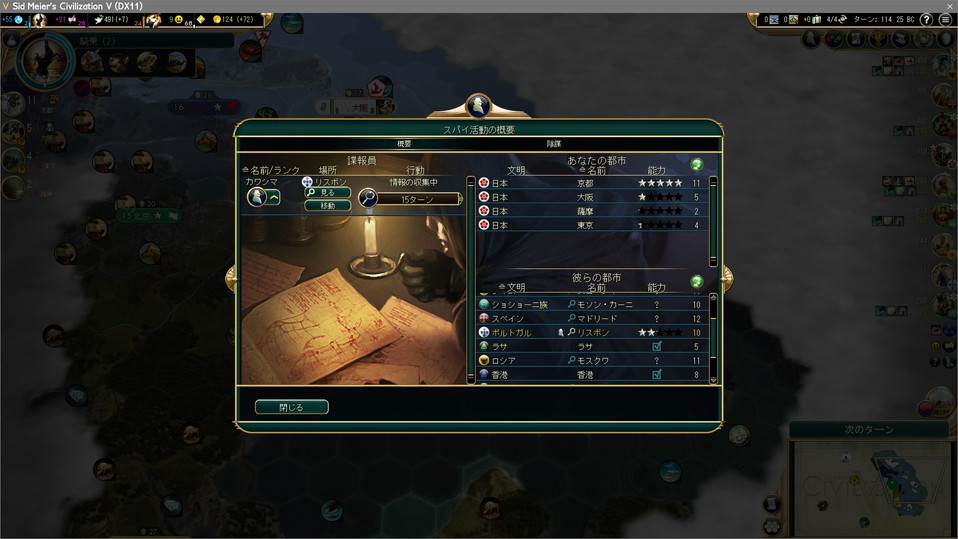Select the 京都 city row
Screen dimensions: 958x539
(x=590, y=184)
